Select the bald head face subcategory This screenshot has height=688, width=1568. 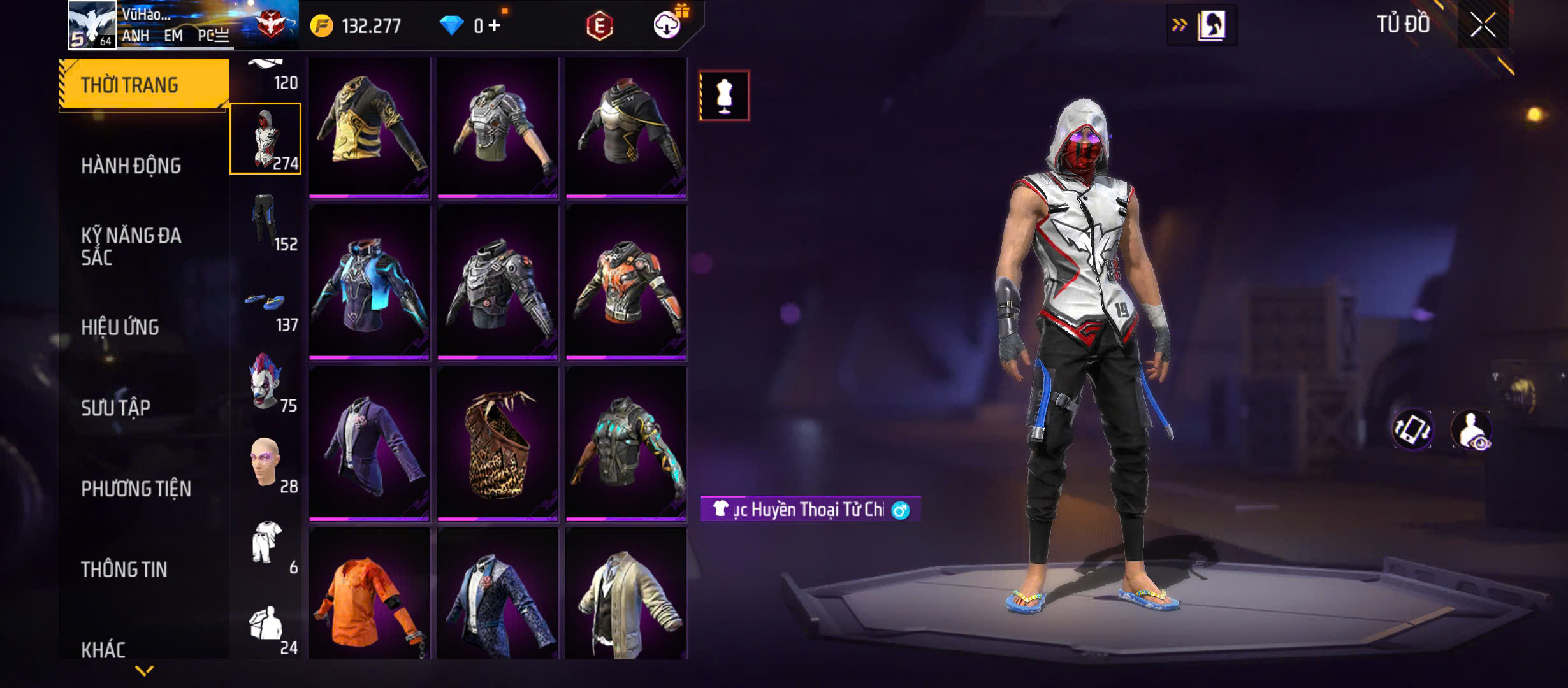[266, 463]
